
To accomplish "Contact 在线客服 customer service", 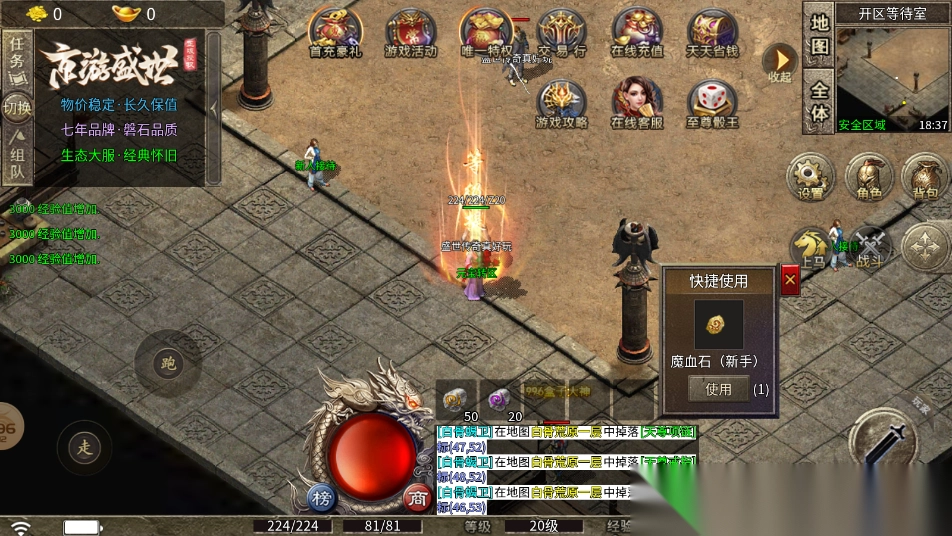I will (x=637, y=104).
